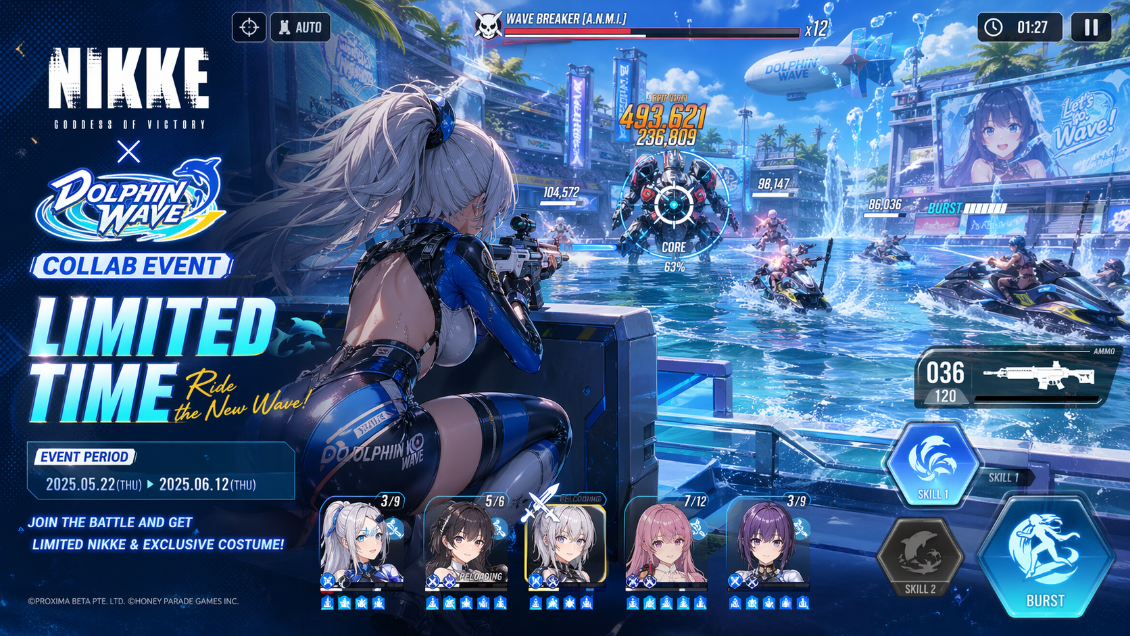Select the silver-haired blue-eyed character portrait
This screenshot has width=1130, height=636.
tap(361, 543)
